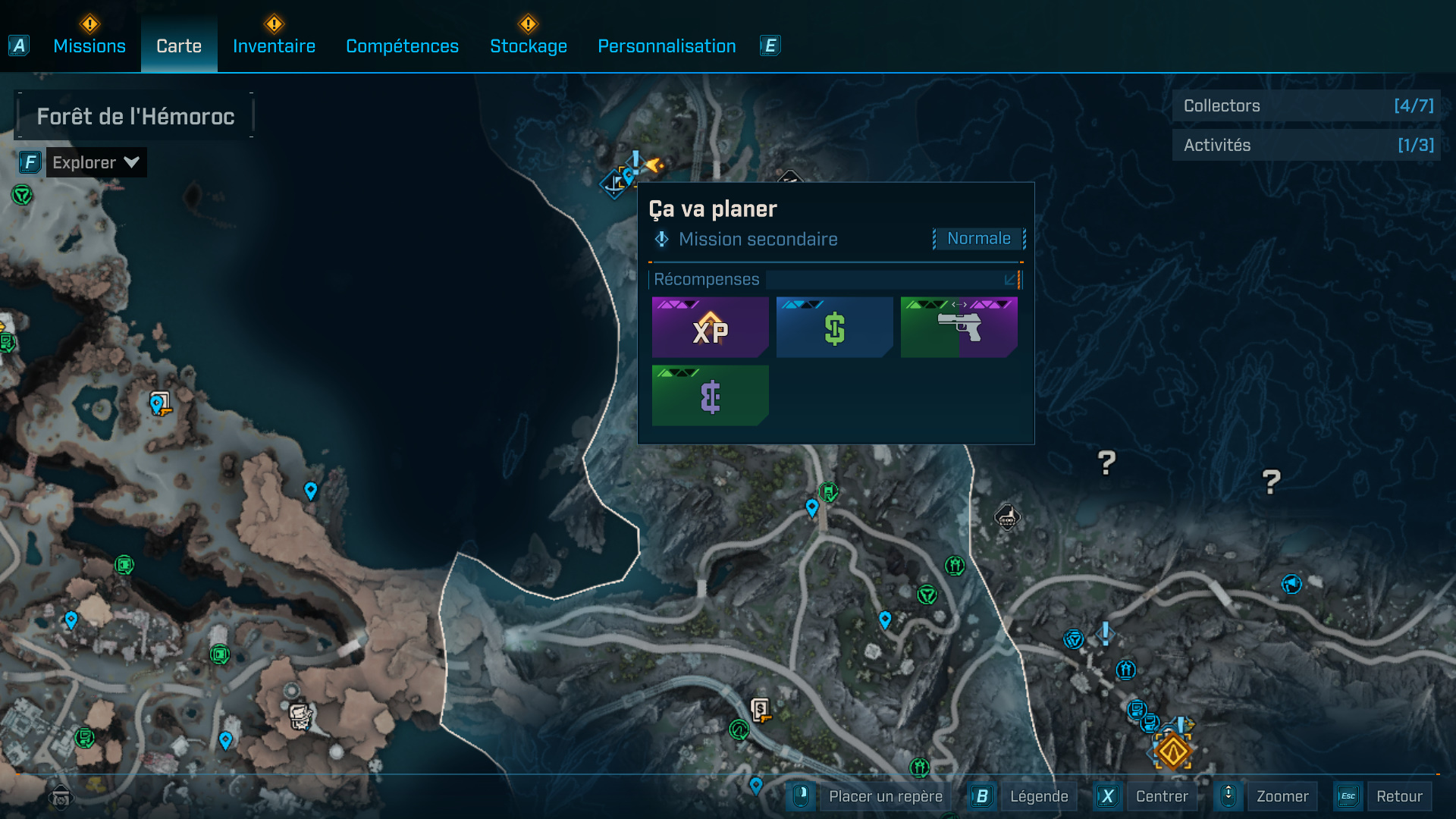Select the Carte tab

tap(179, 46)
